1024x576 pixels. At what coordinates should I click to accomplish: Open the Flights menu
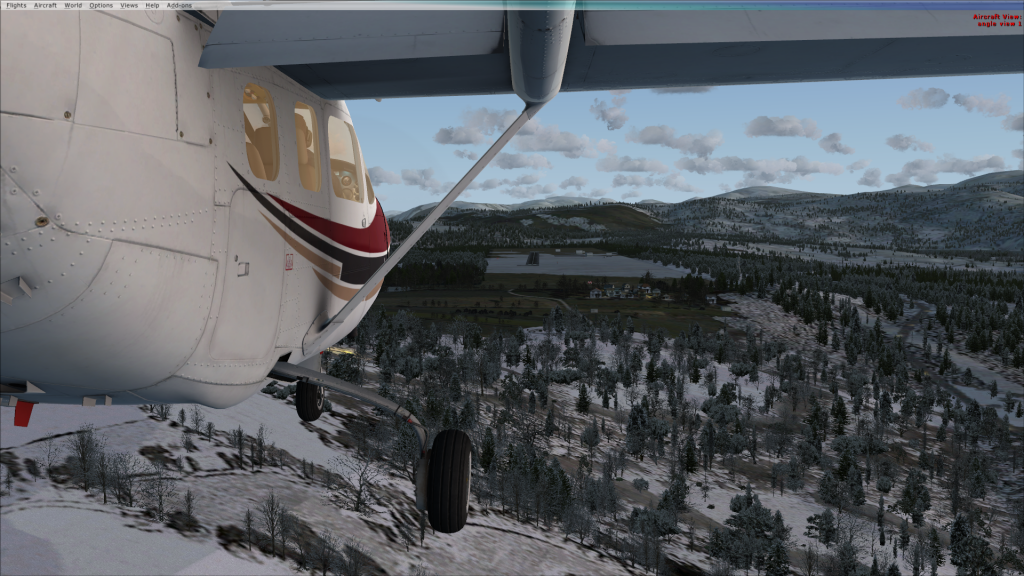pyautogui.click(x=16, y=5)
